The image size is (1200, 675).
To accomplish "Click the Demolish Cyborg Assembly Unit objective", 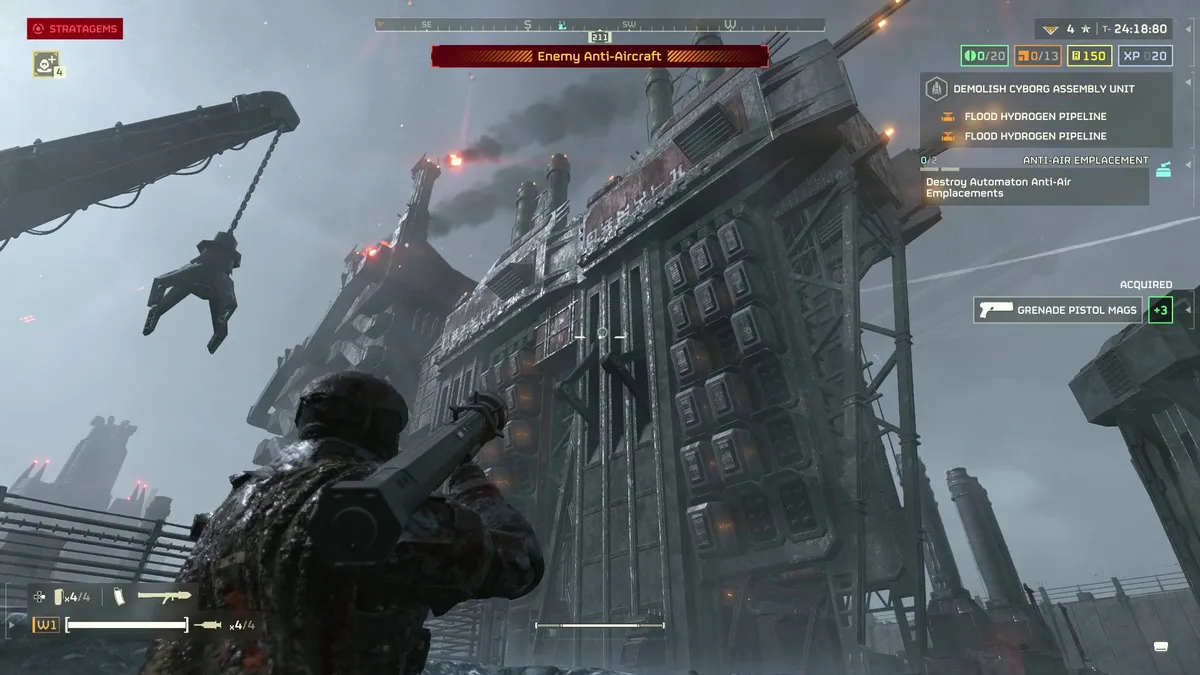I will pyautogui.click(x=1043, y=88).
